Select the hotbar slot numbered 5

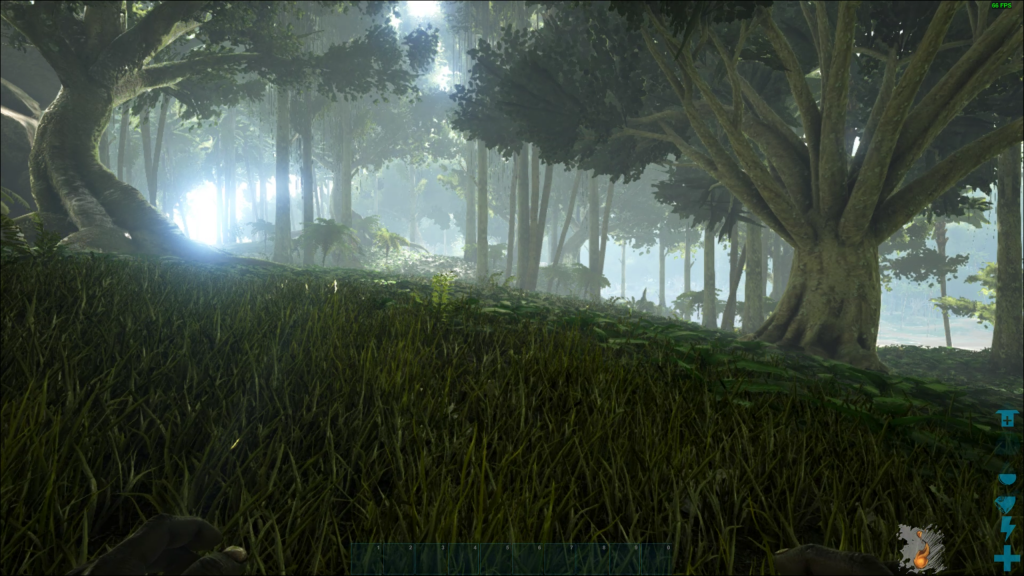pos(495,559)
